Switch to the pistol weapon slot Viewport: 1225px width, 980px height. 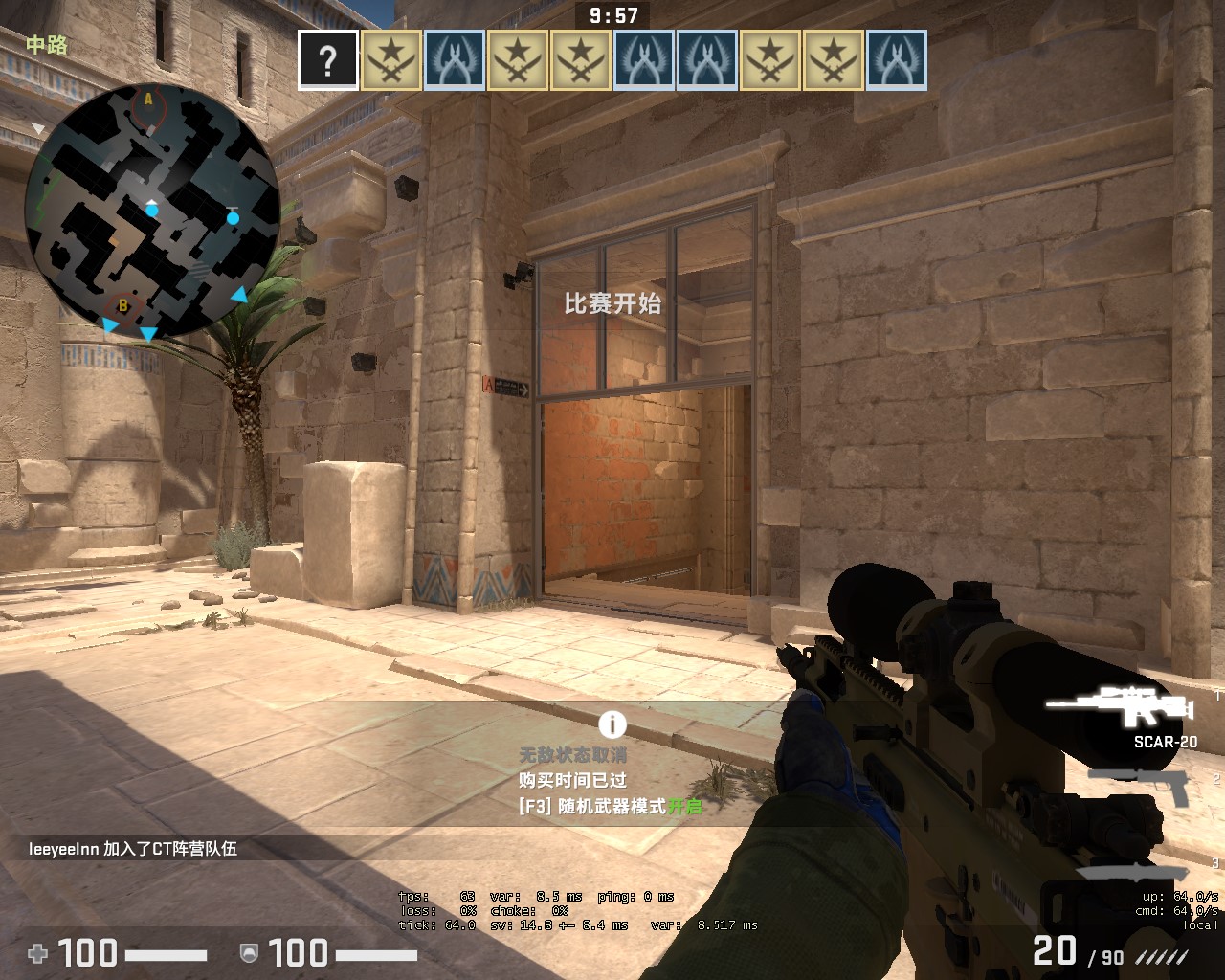[x=1139, y=785]
